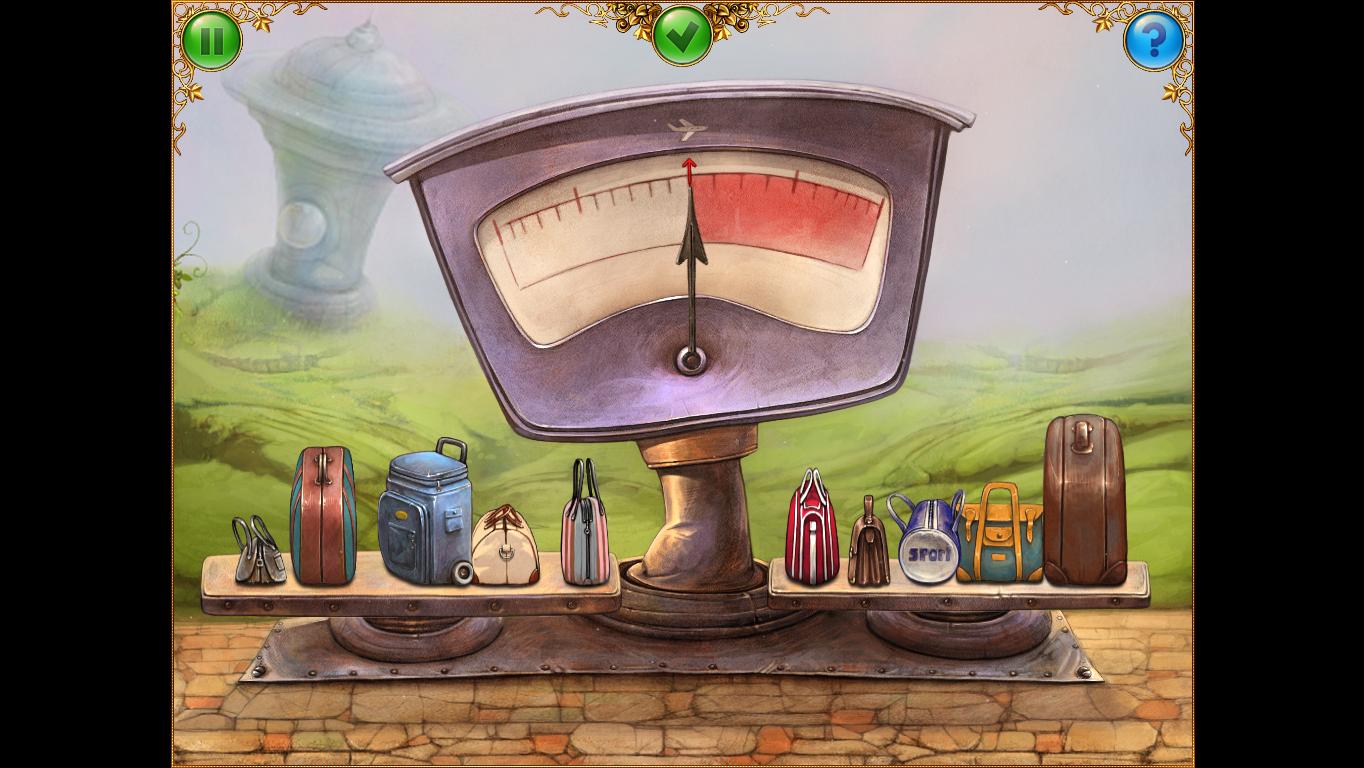Choose the large brown suitcase

point(1084,500)
